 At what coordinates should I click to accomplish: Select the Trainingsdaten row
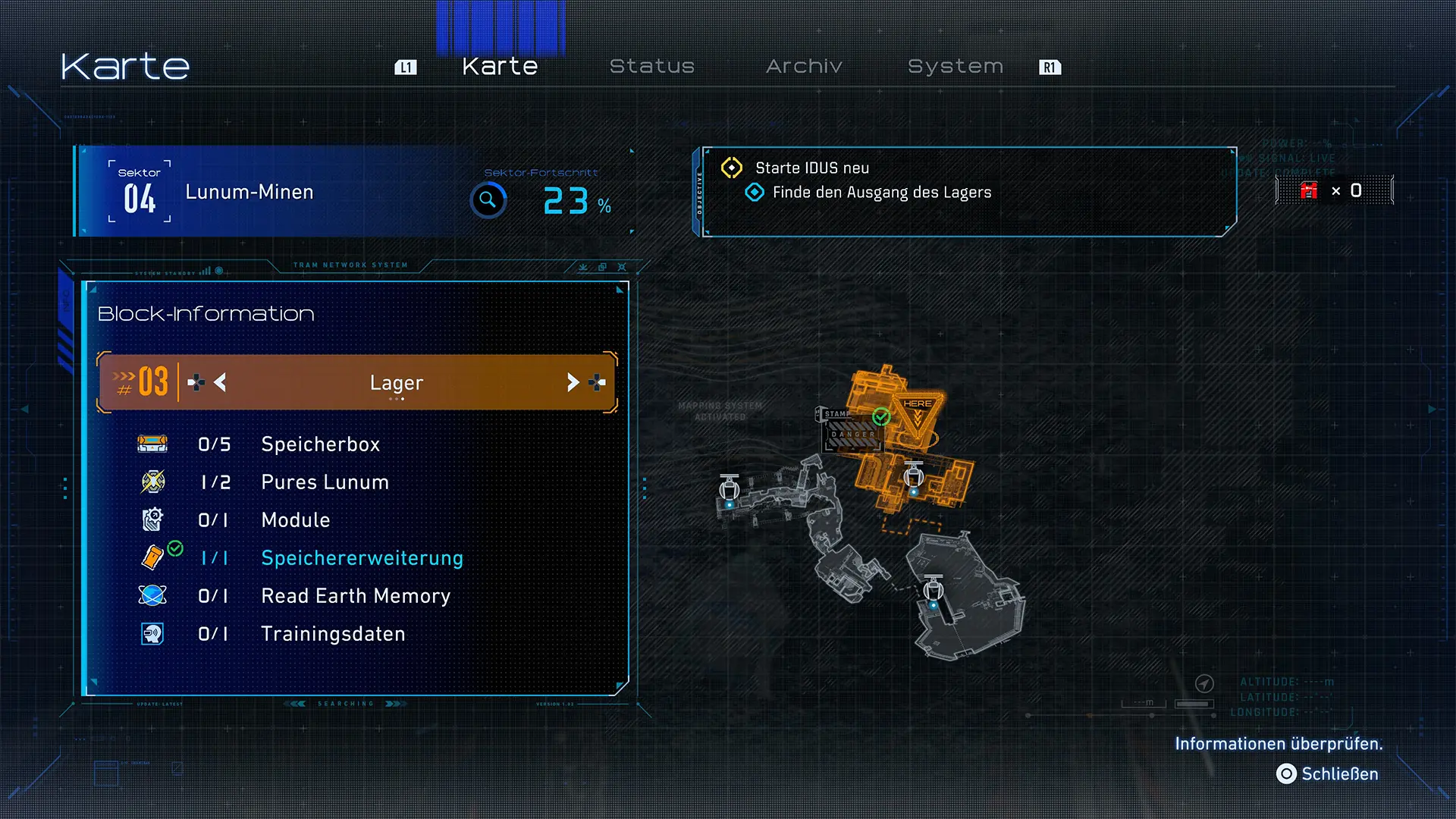(333, 634)
